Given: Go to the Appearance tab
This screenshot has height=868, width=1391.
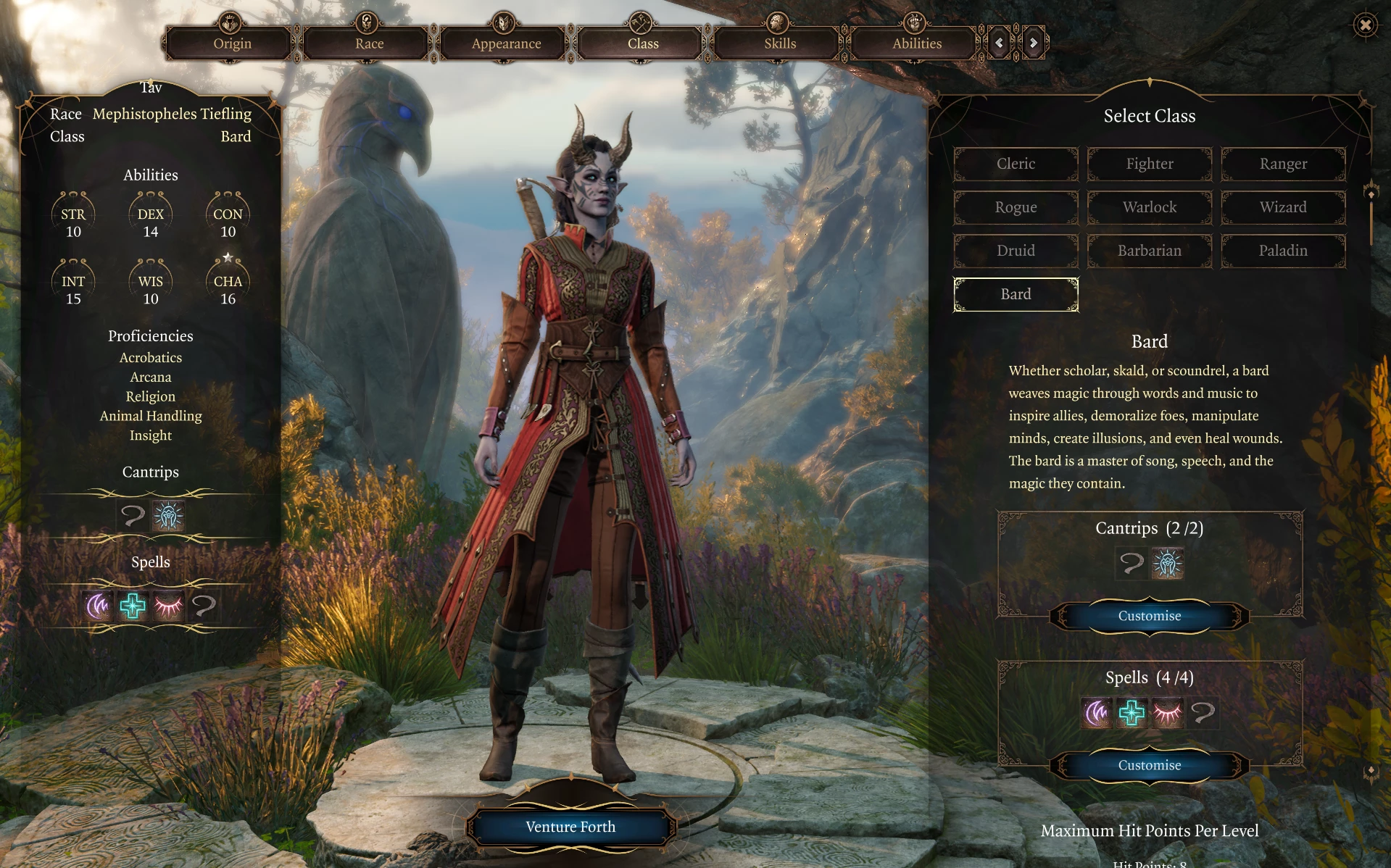Looking at the screenshot, I should (x=506, y=43).
